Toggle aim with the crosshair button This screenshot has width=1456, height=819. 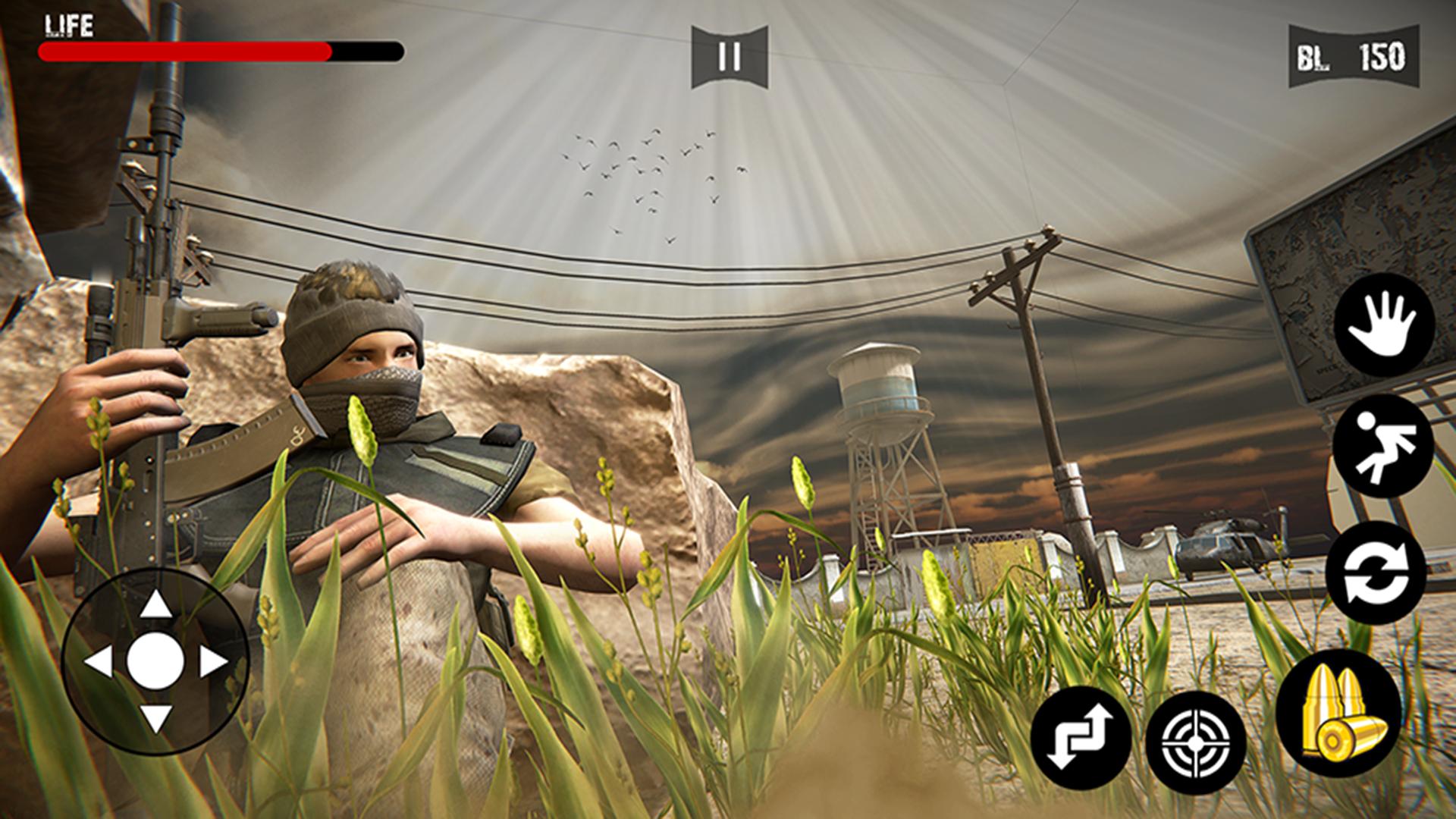[x=1196, y=742]
